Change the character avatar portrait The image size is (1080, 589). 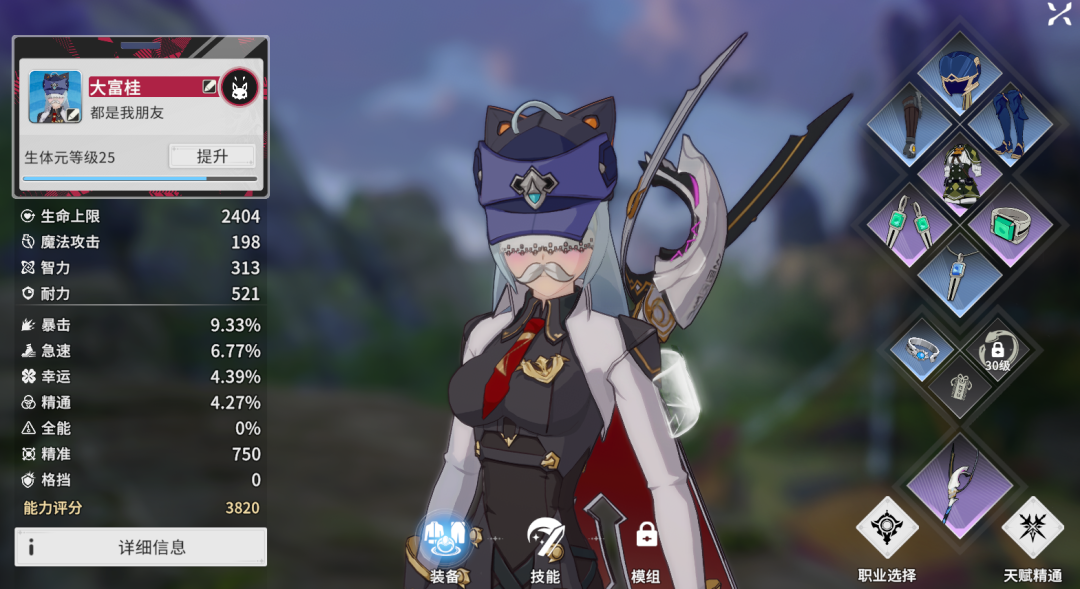tap(55, 96)
